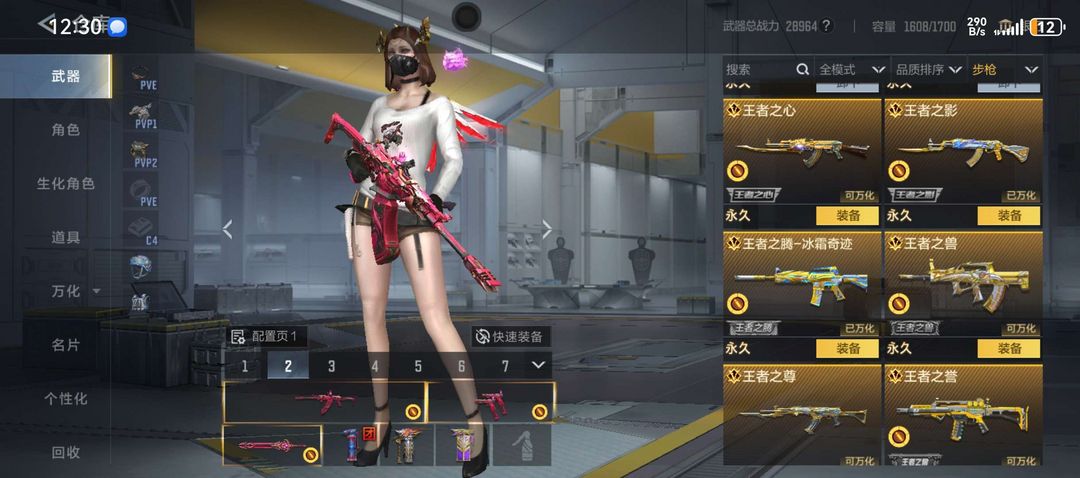Switch to loadout page 3
The image size is (1080, 478).
331,366
